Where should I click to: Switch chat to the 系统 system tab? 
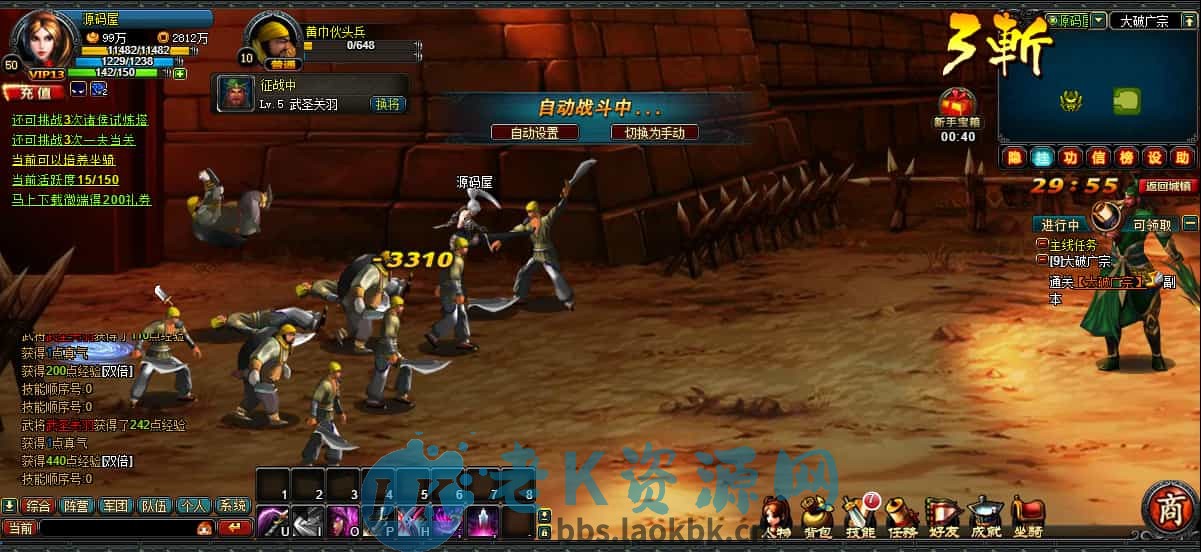tap(233, 506)
